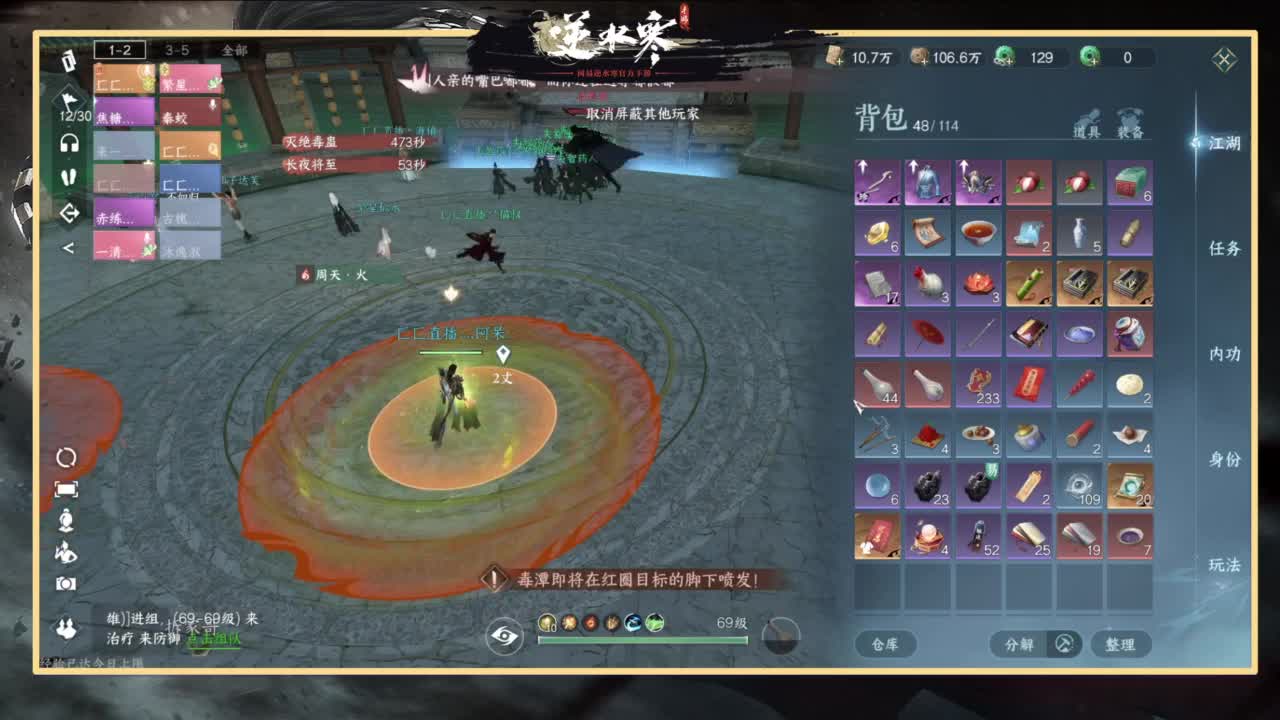Screen dimensions: 1280x720
Task: Collapse the team panel with the left chevron
Action: pos(68,246)
